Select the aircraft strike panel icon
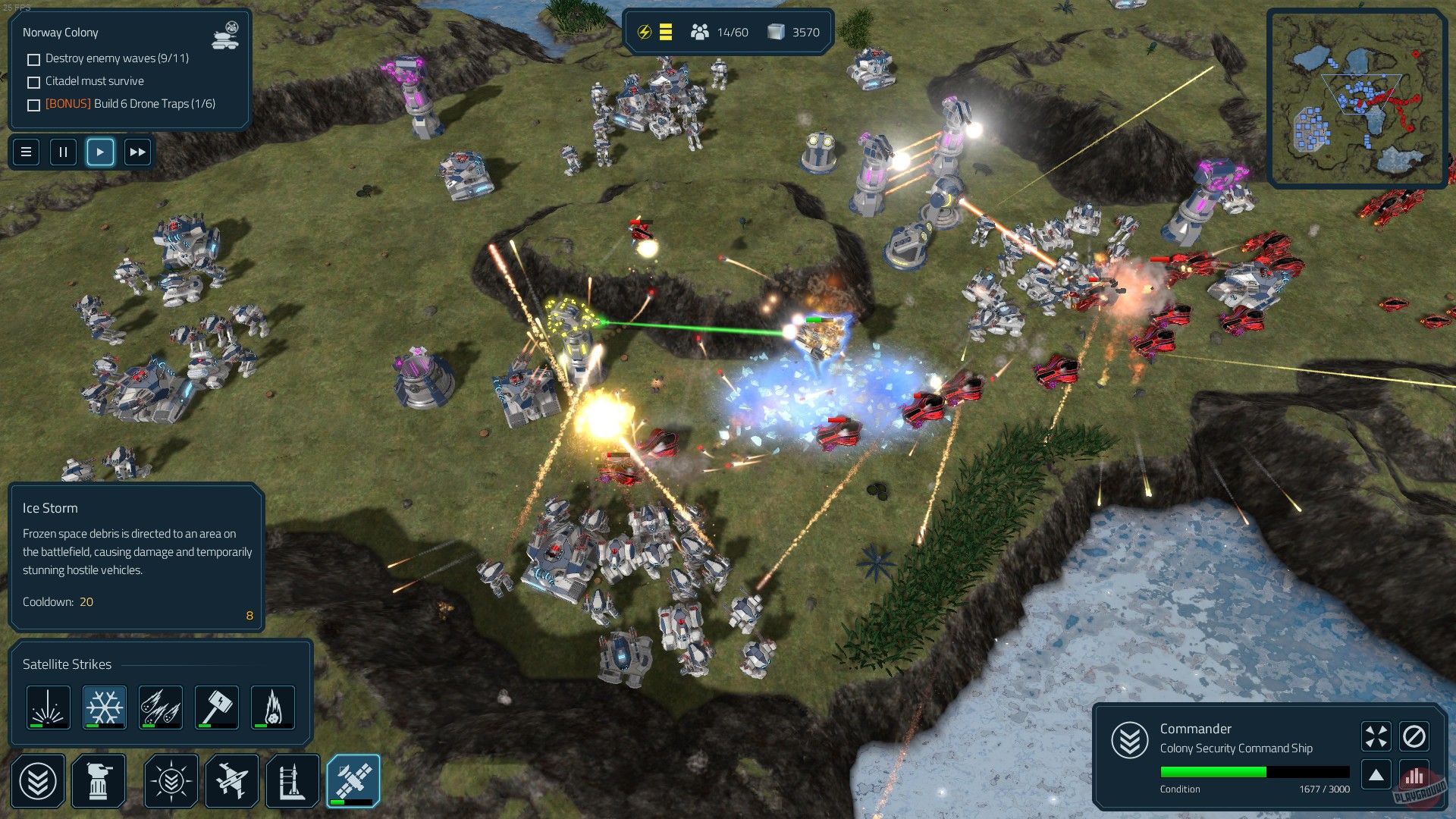 233,781
